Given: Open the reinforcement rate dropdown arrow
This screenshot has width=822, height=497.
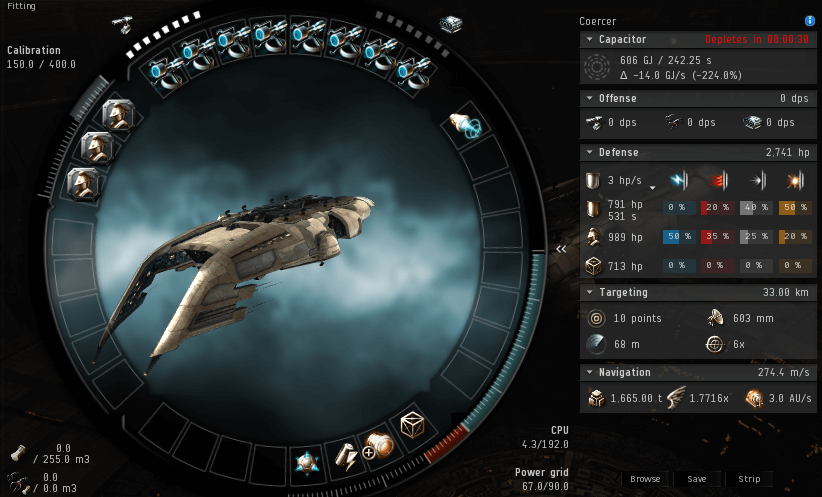Looking at the screenshot, I should [x=653, y=187].
